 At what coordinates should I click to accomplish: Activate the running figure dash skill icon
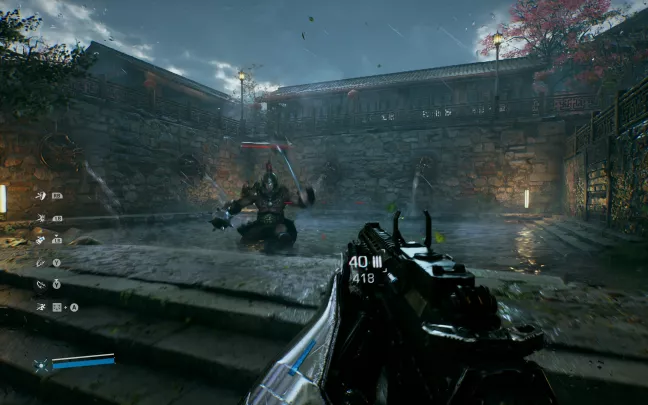(x=41, y=307)
